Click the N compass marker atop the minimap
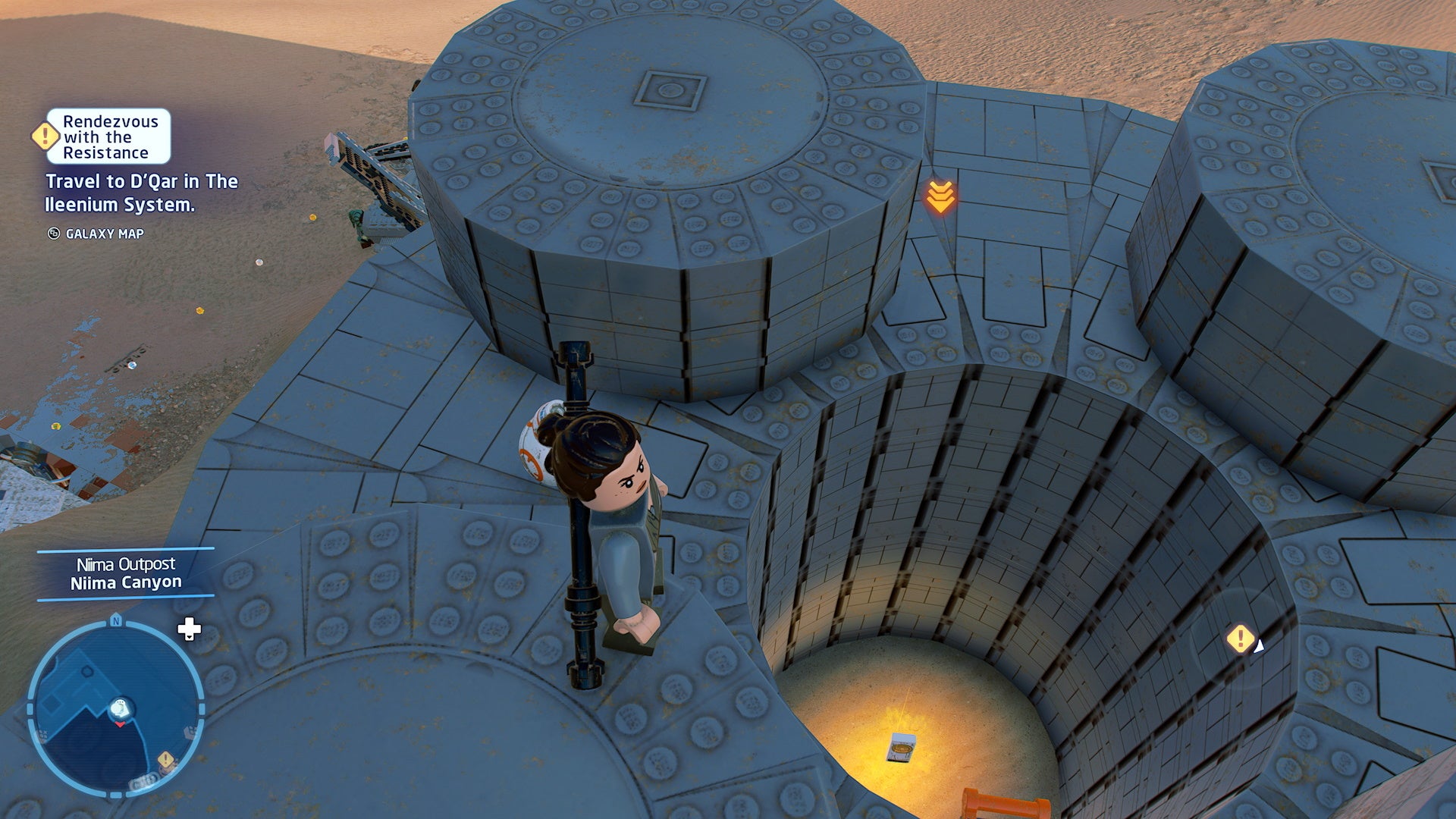Image resolution: width=1456 pixels, height=819 pixels. click(x=116, y=620)
